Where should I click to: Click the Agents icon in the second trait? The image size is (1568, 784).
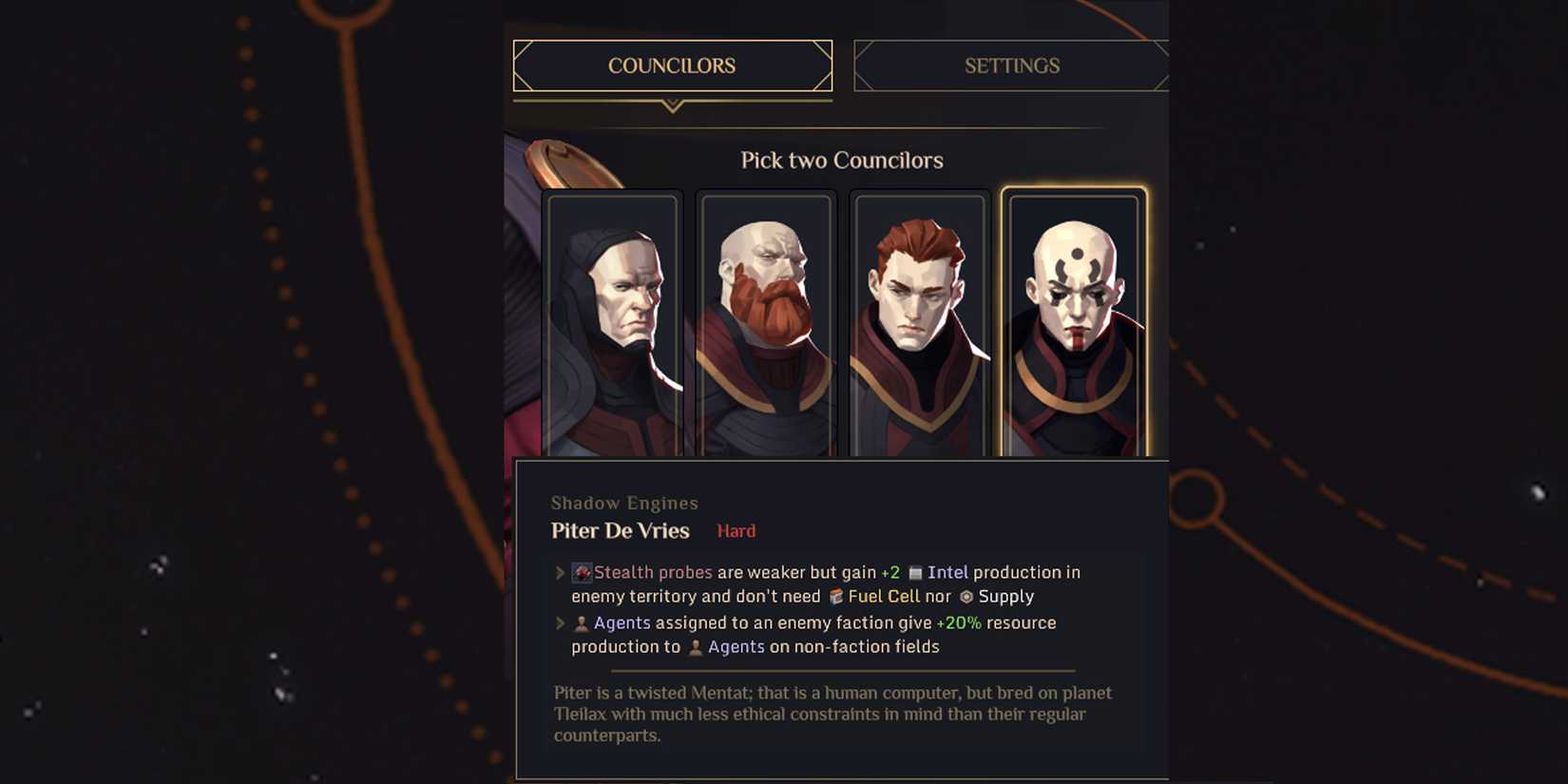click(x=581, y=622)
